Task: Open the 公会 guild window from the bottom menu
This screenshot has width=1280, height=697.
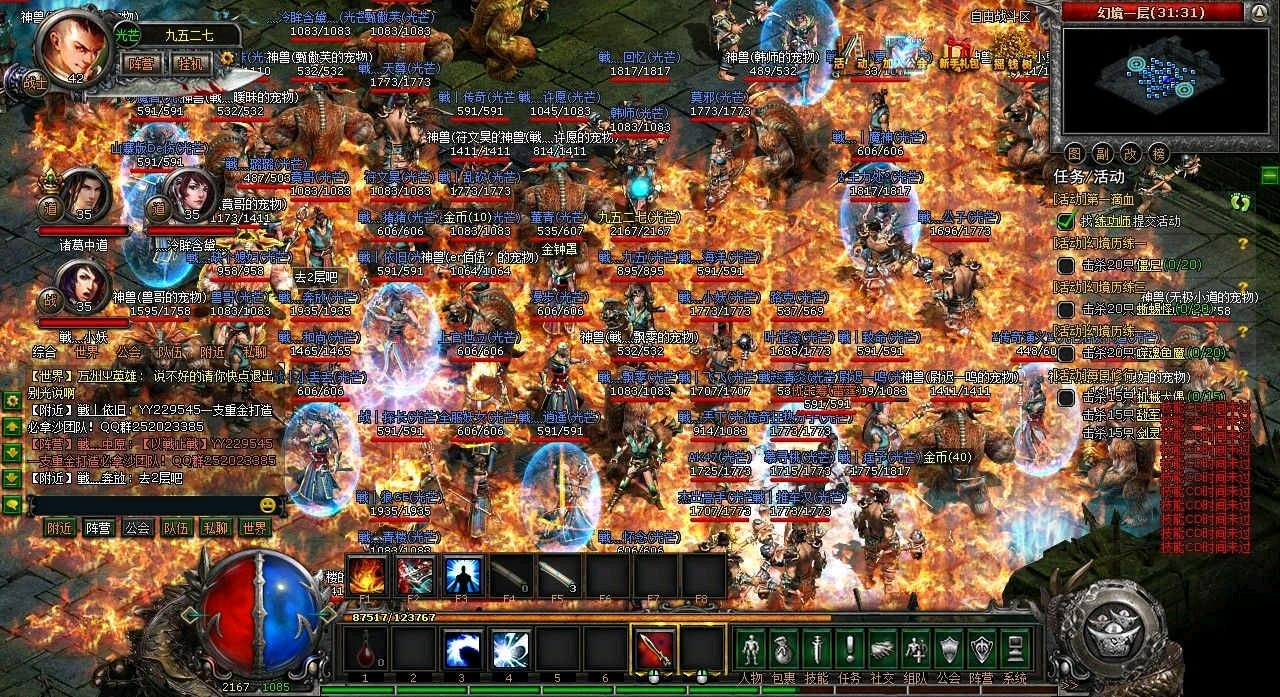Action: pyautogui.click(x=948, y=649)
